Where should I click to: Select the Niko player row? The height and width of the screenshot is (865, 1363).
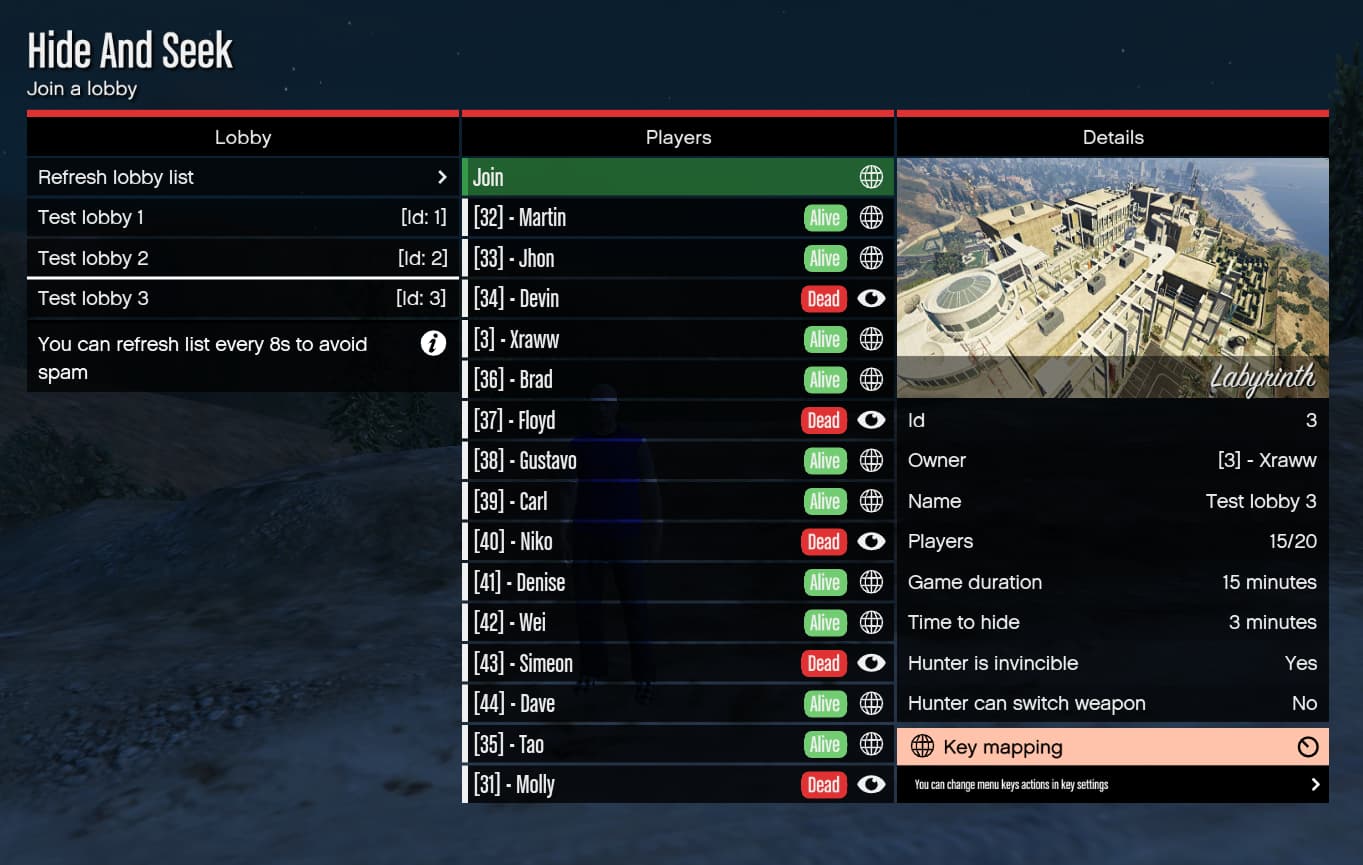[630, 541]
